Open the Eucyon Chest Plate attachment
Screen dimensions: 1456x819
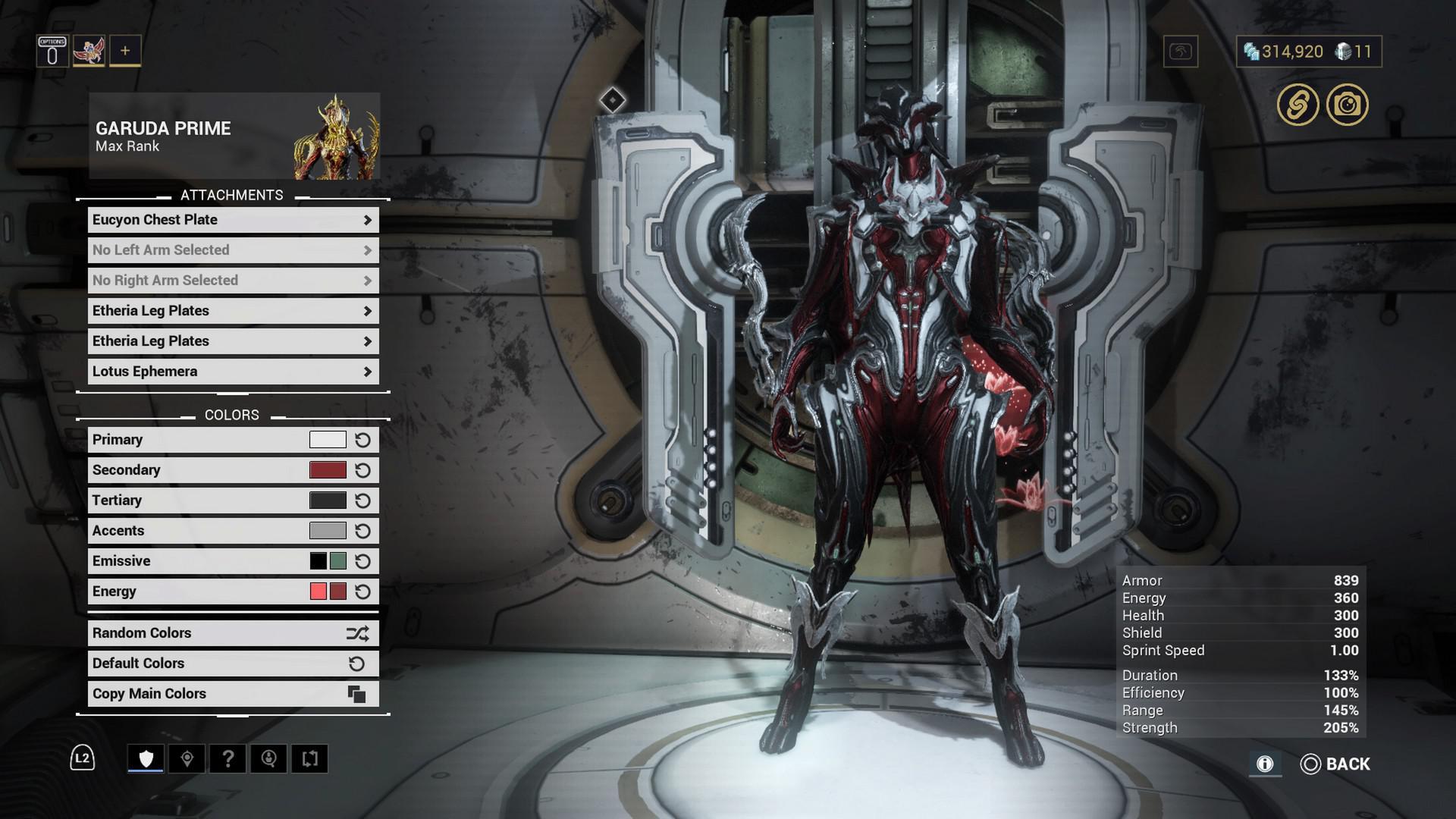tap(233, 220)
